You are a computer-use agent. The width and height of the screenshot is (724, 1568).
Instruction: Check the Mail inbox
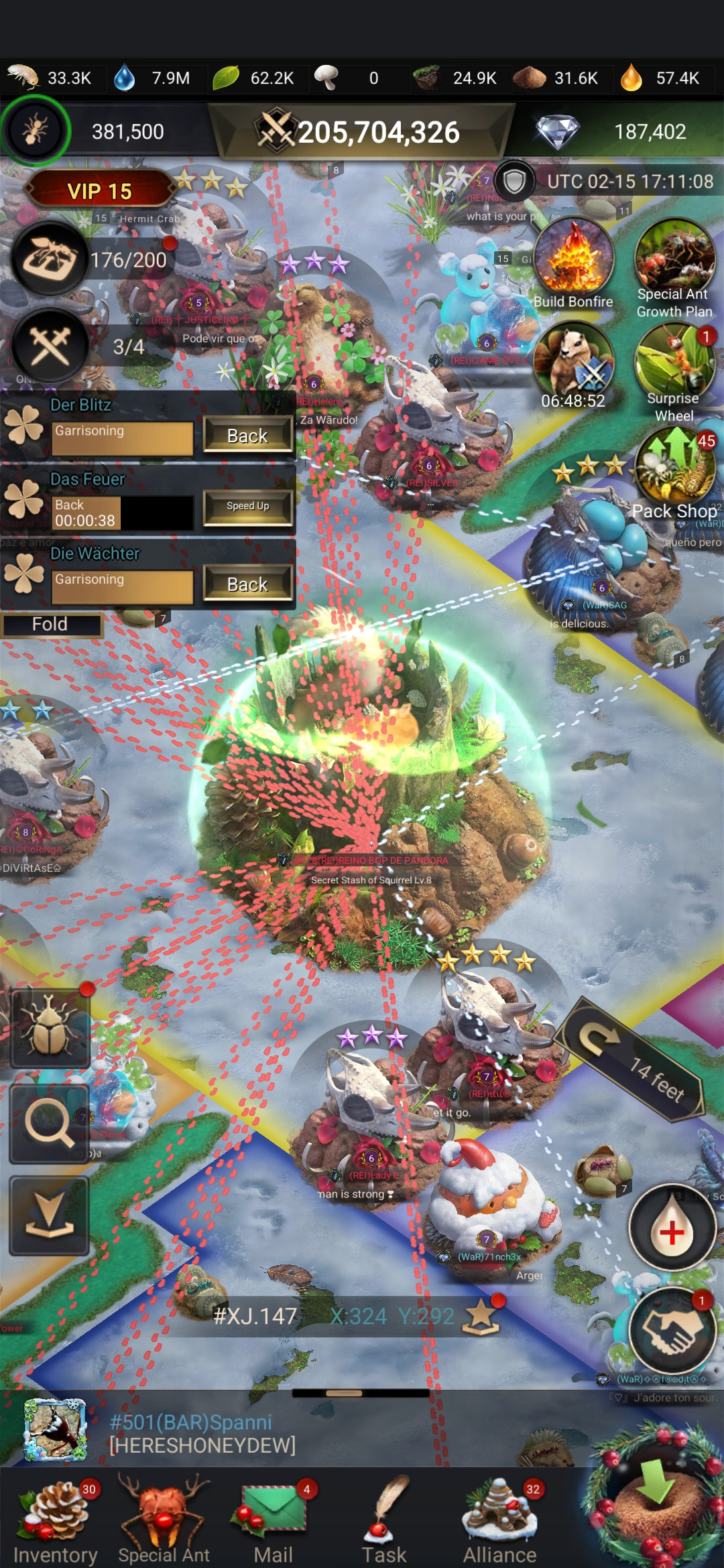click(x=273, y=1520)
